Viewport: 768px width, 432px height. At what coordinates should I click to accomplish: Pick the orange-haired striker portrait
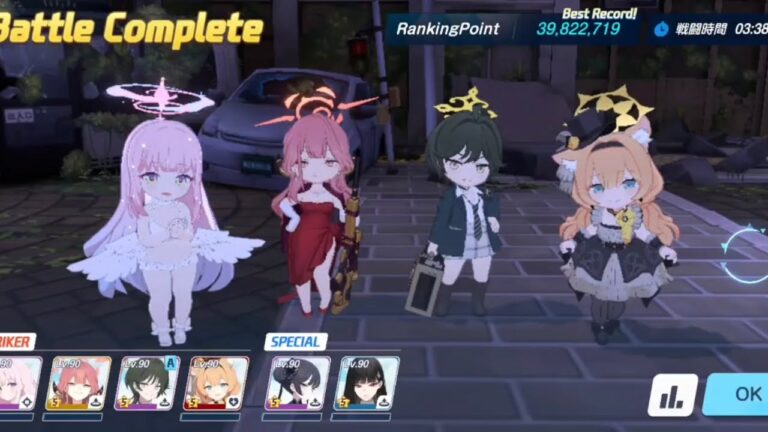point(217,384)
